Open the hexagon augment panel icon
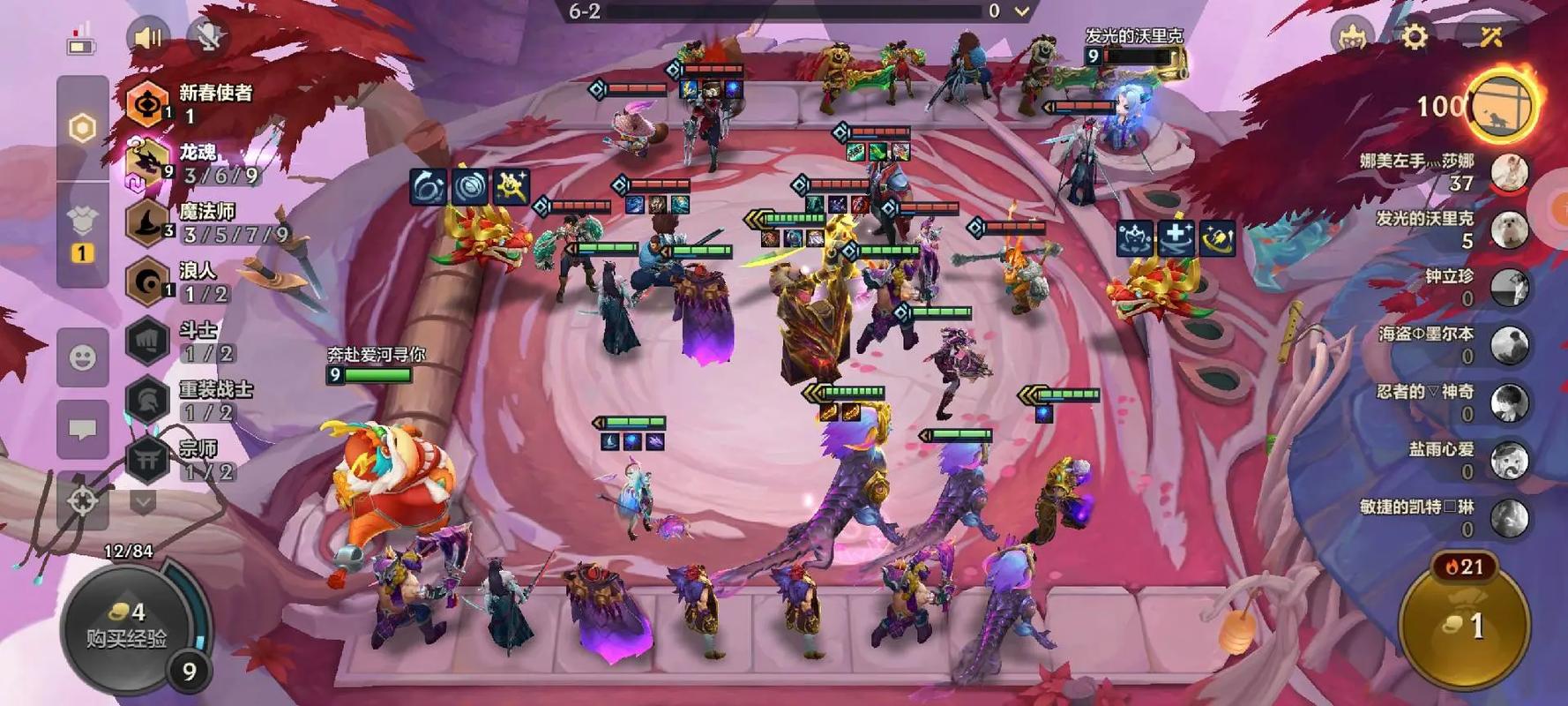Viewport: 1568px width, 706px height. point(82,129)
